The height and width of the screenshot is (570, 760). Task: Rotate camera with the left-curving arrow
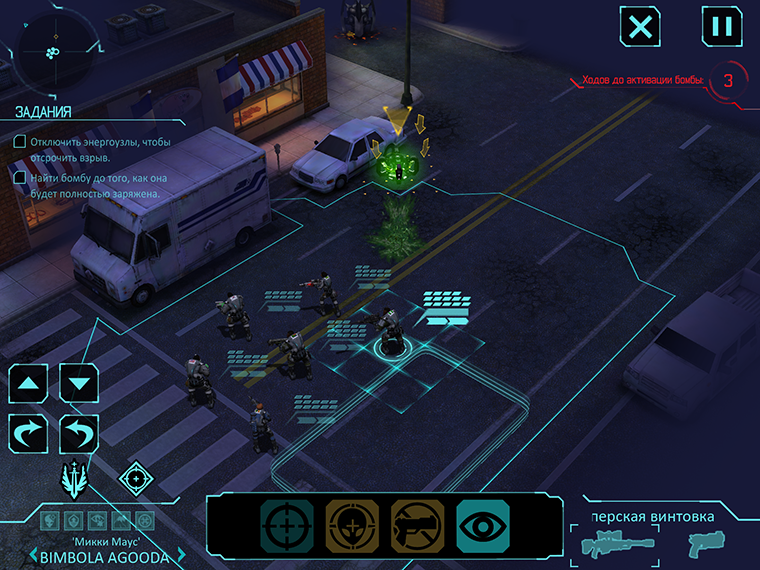pyautogui.click(x=80, y=435)
